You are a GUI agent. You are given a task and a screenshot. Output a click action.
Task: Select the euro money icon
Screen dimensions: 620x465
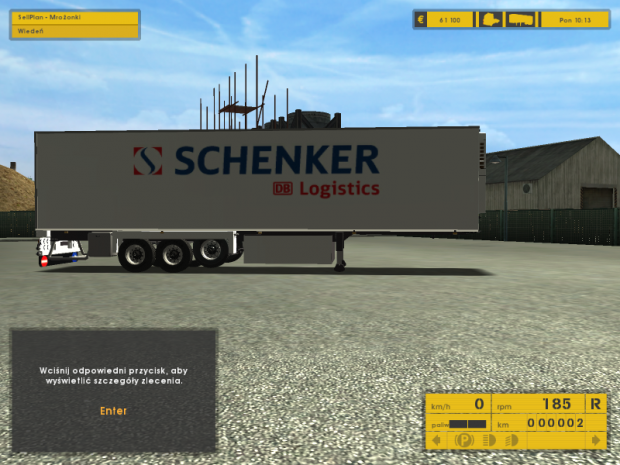point(421,19)
